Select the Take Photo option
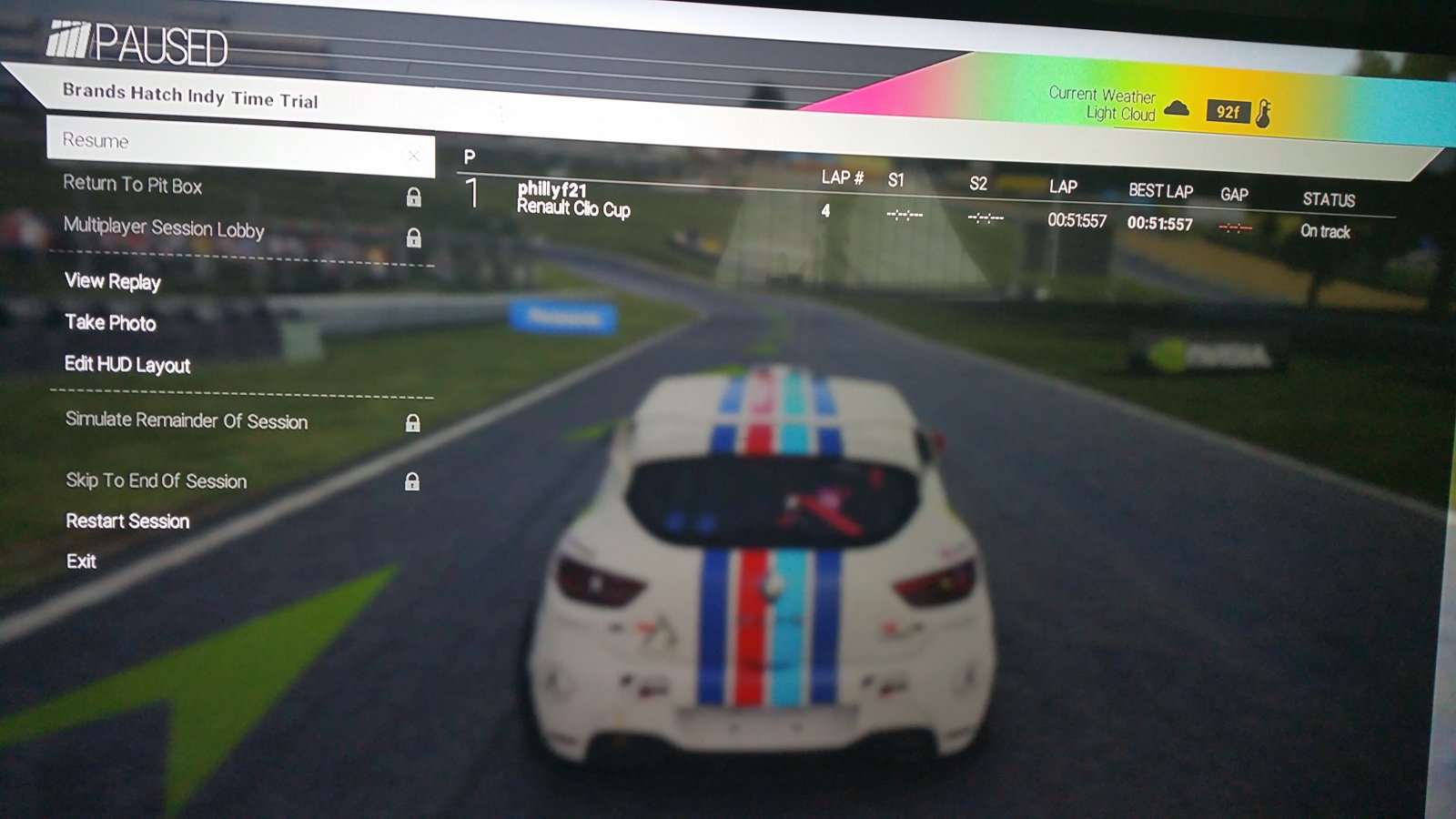1456x819 pixels. (x=110, y=322)
